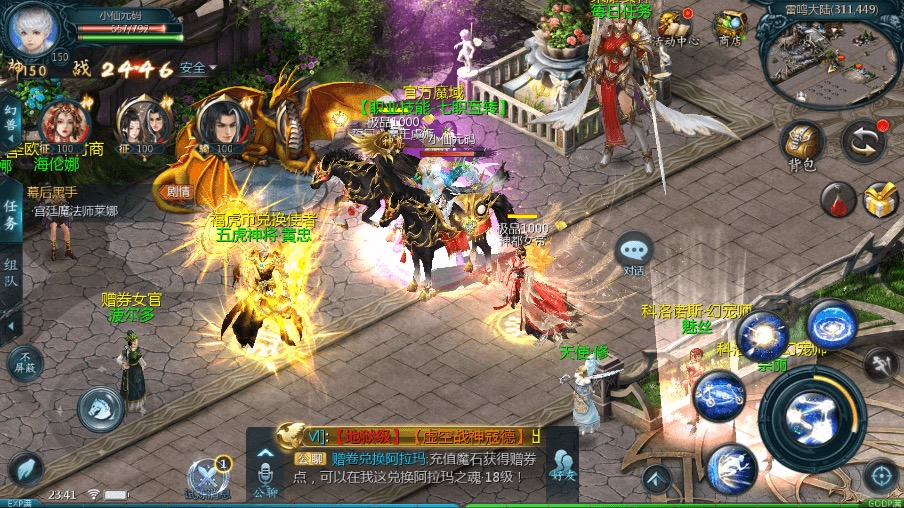This screenshot has height=508, width=904.
Task: Toggle the 不屏蔽 display filter button
Action: point(25,364)
